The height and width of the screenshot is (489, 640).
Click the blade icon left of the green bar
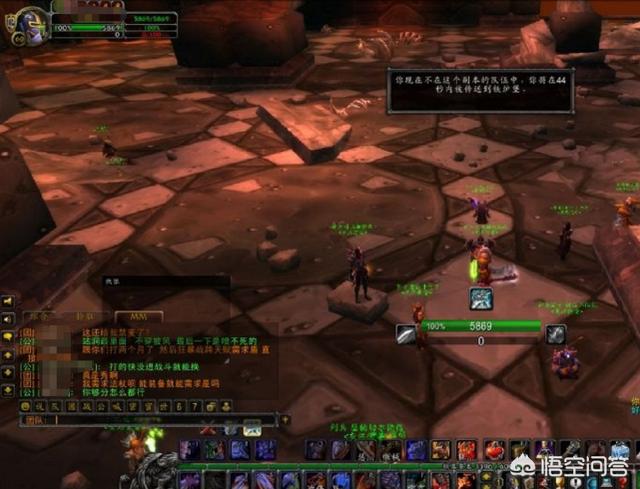point(406,333)
